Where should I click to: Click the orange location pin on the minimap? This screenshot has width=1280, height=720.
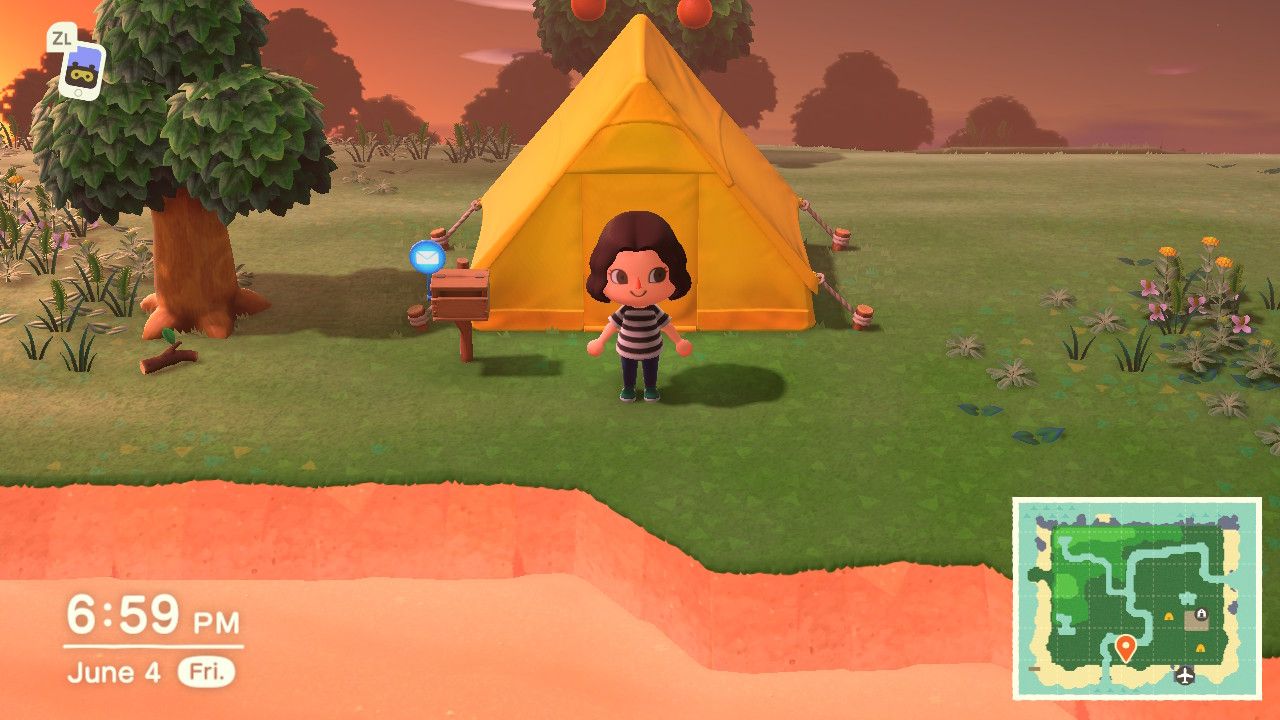1126,647
